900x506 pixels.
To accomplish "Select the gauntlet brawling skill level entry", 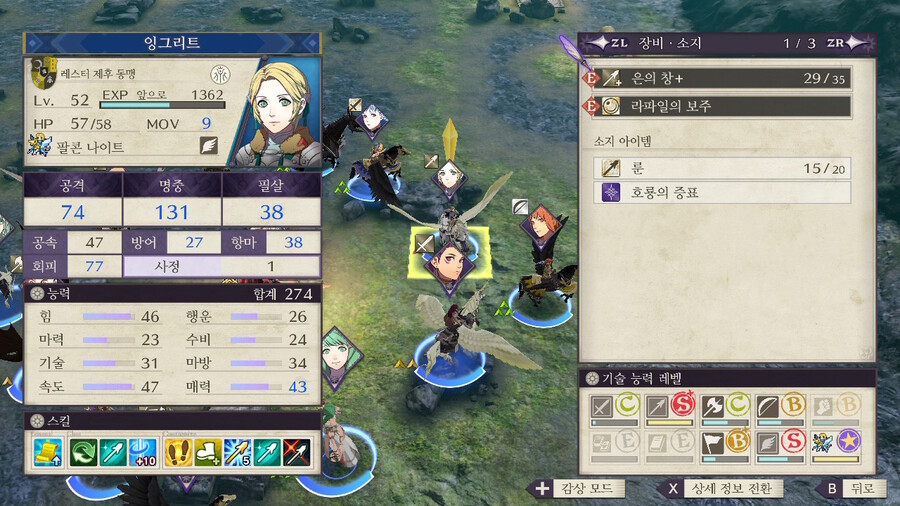I will point(832,408).
